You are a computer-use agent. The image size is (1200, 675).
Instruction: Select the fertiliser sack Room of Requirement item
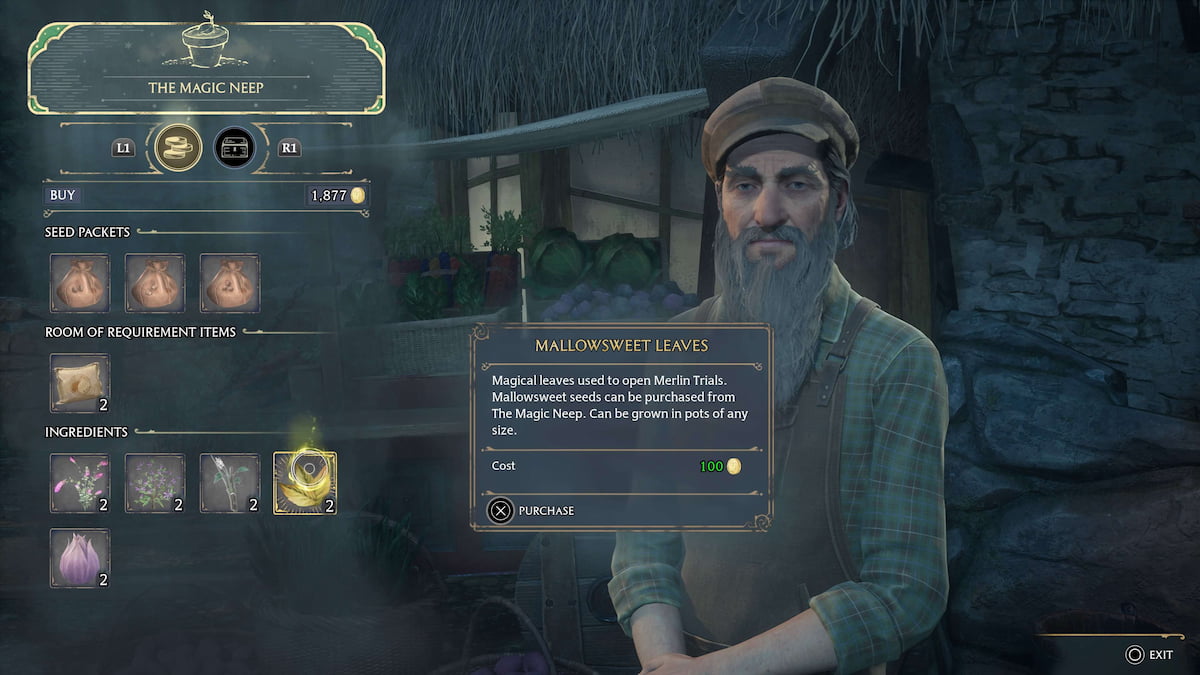click(x=80, y=383)
